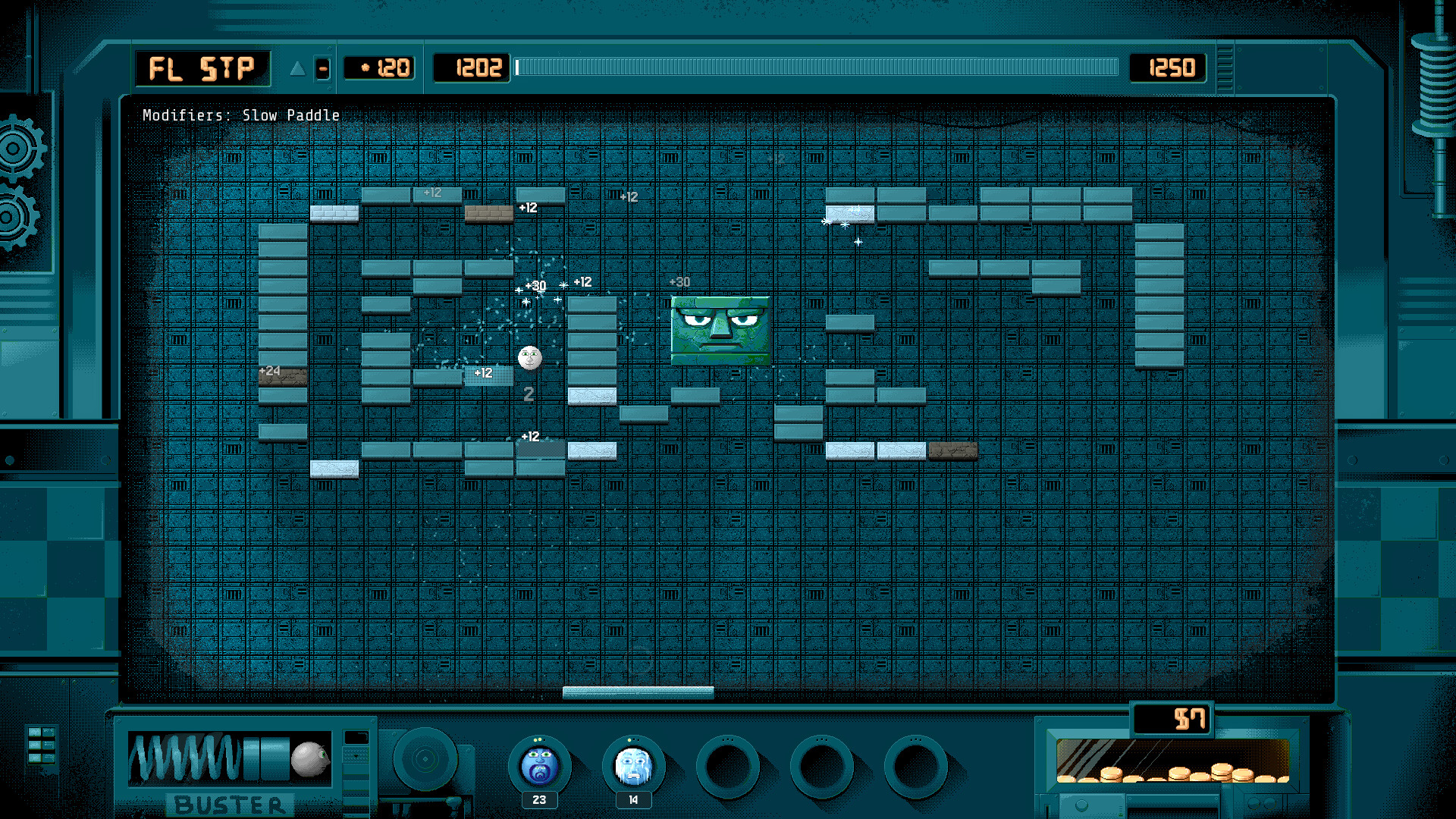The width and height of the screenshot is (1456, 819).
Task: Click the Buster launcher ball
Action: tap(309, 759)
